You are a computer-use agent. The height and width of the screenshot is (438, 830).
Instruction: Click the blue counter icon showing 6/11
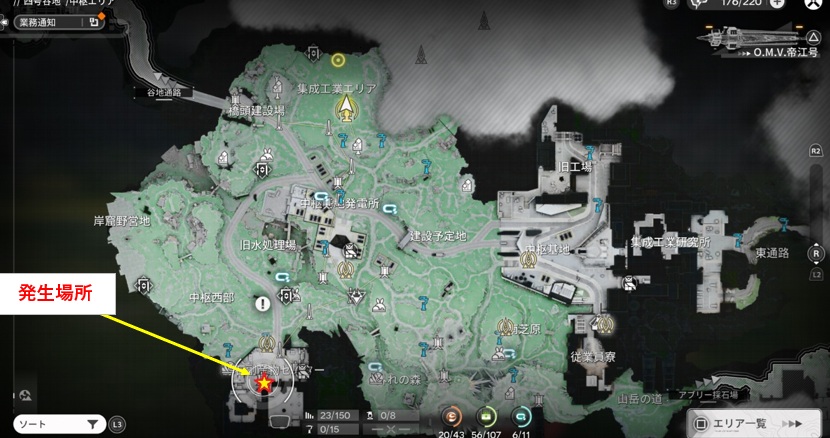pyautogui.click(x=520, y=418)
